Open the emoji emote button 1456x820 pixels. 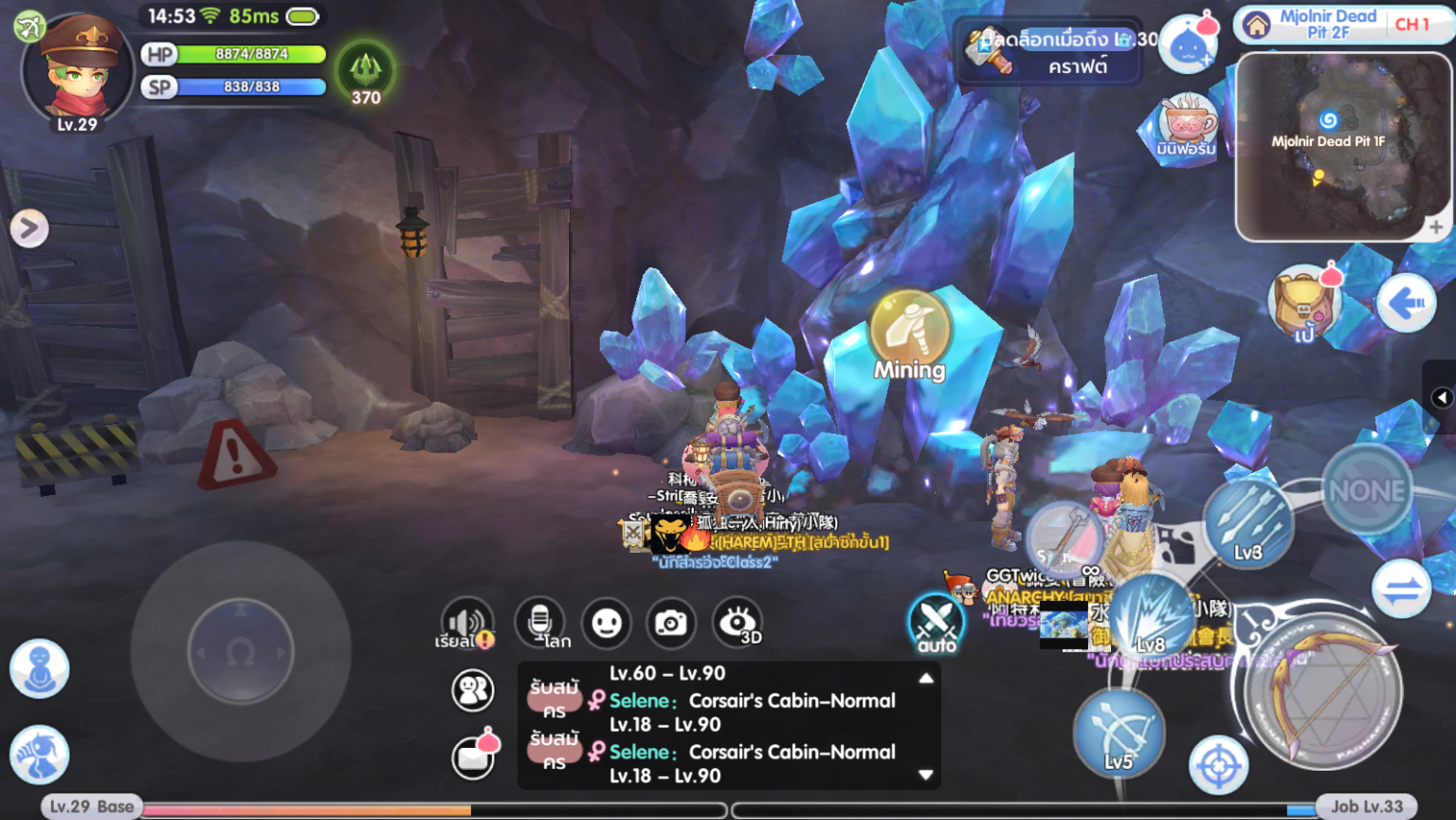(x=607, y=623)
